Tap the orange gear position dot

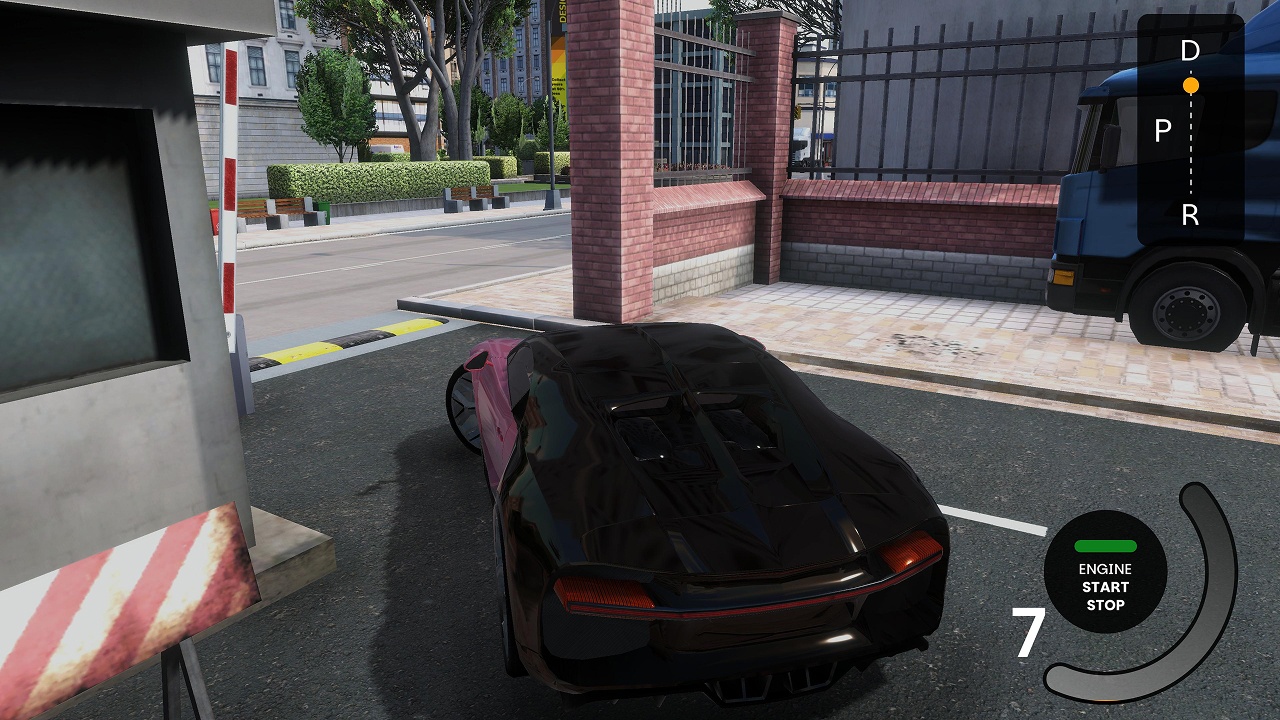(1190, 85)
